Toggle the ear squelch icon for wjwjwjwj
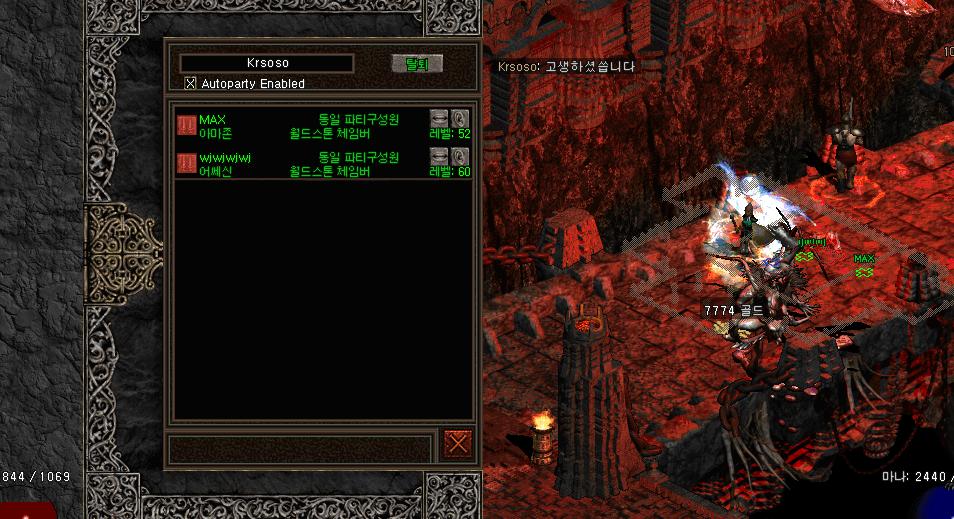 pyautogui.click(x=460, y=156)
